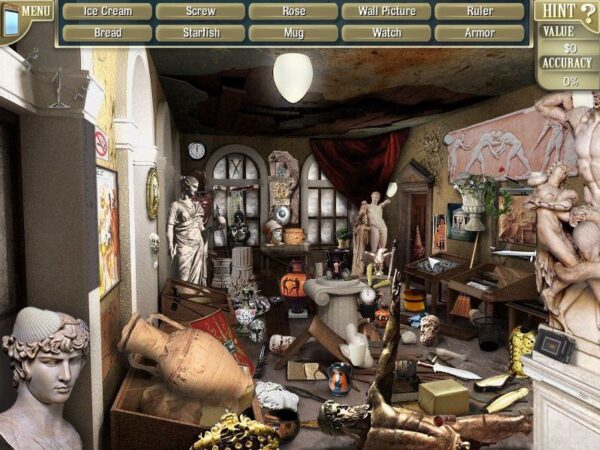The image size is (600, 450).
Task: Choose the Armor list entry
Action: [x=479, y=33]
